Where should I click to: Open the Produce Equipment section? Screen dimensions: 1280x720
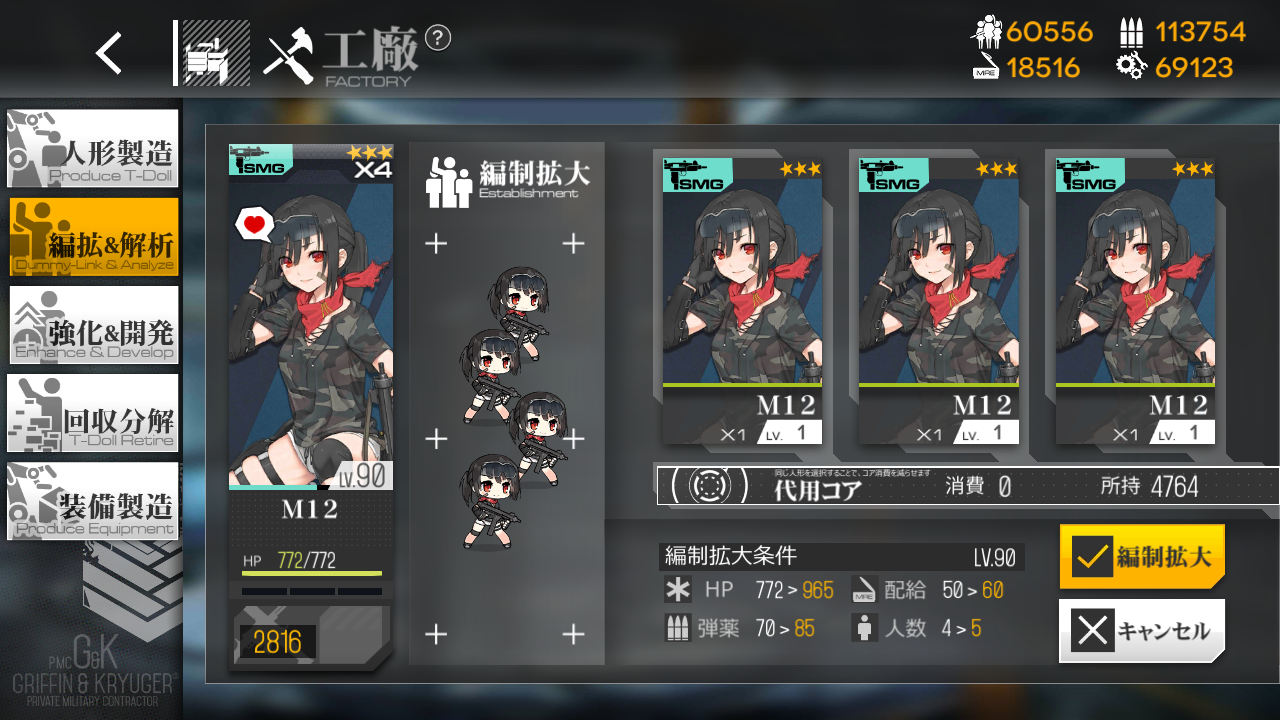tap(91, 501)
